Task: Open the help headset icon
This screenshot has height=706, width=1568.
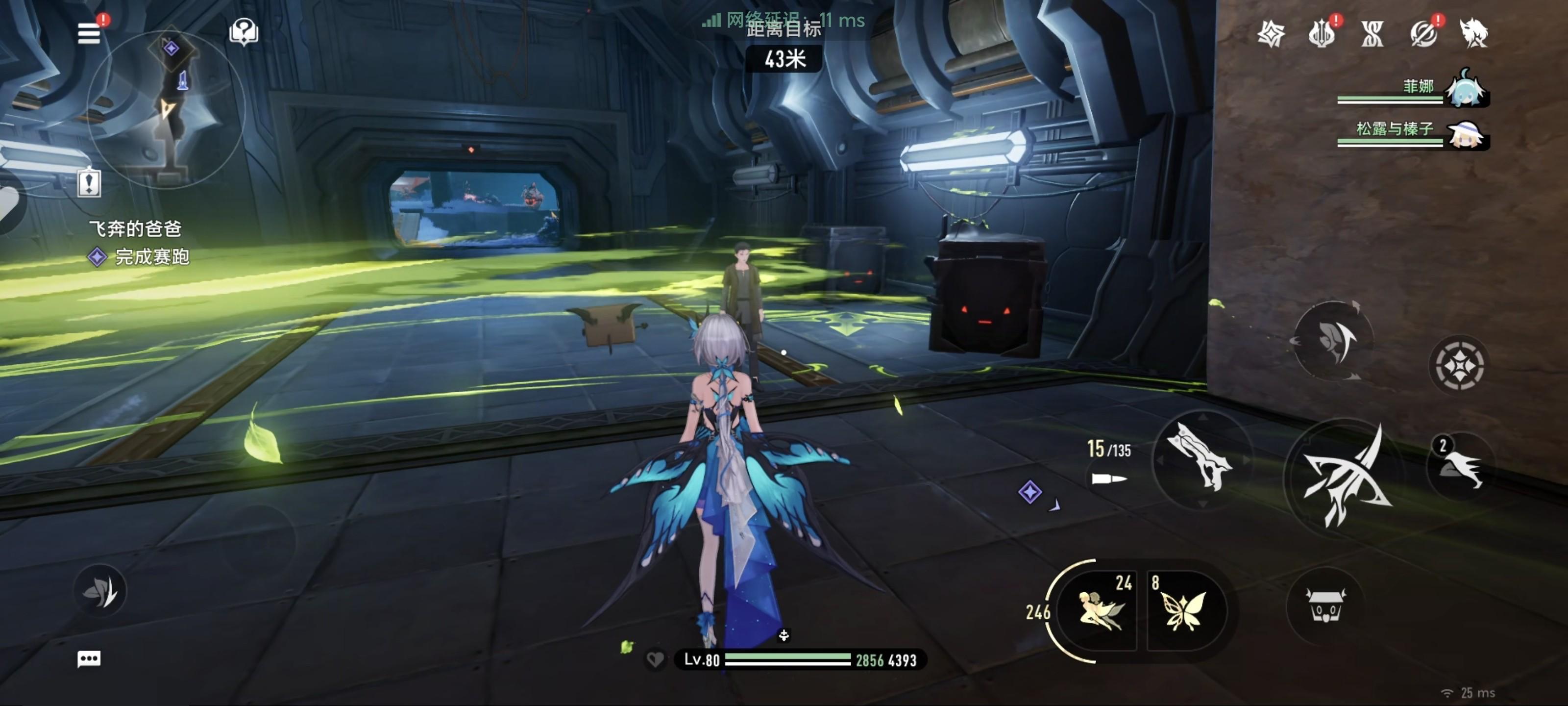Action: tap(244, 32)
